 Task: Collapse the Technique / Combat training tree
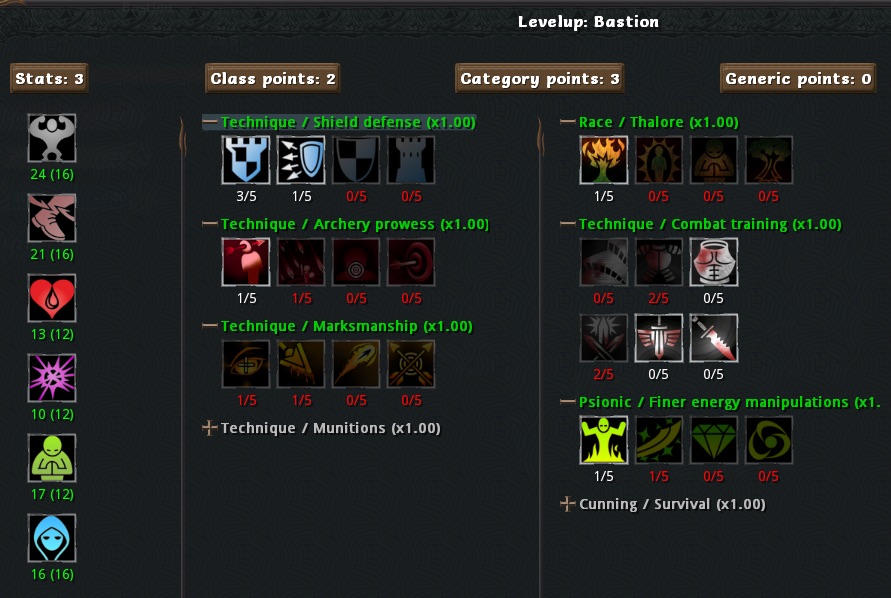(x=568, y=224)
